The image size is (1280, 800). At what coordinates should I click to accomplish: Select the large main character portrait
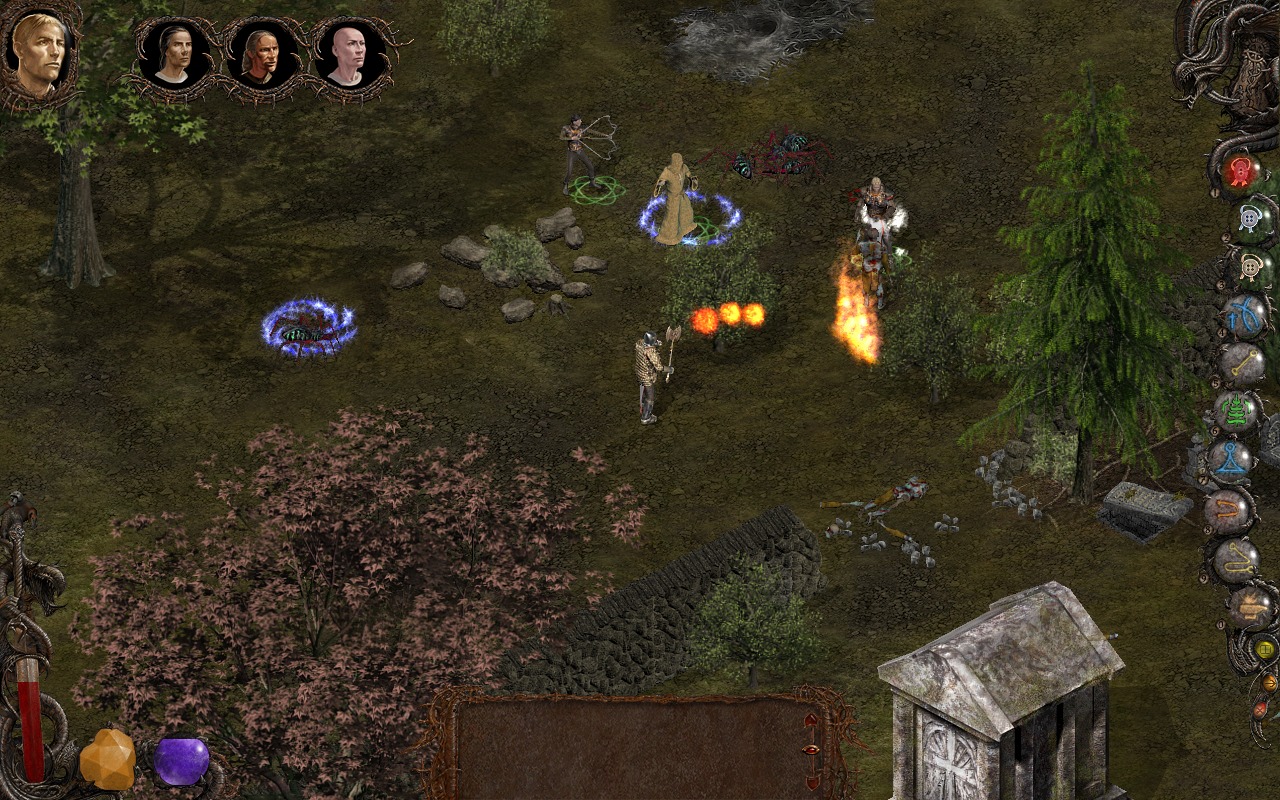coord(42,52)
